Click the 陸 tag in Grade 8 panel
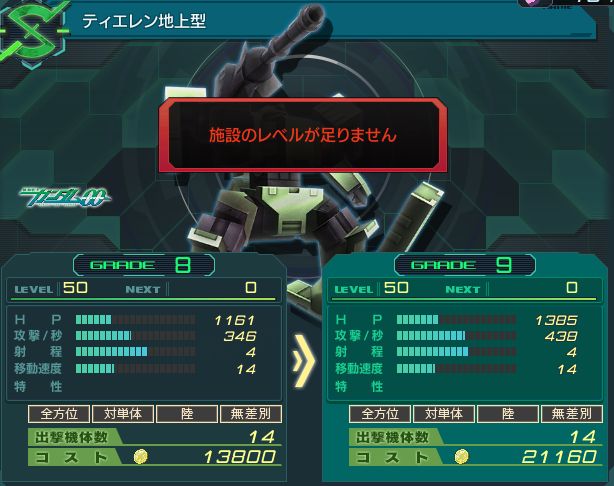The width and height of the screenshot is (614, 486). tap(184, 414)
